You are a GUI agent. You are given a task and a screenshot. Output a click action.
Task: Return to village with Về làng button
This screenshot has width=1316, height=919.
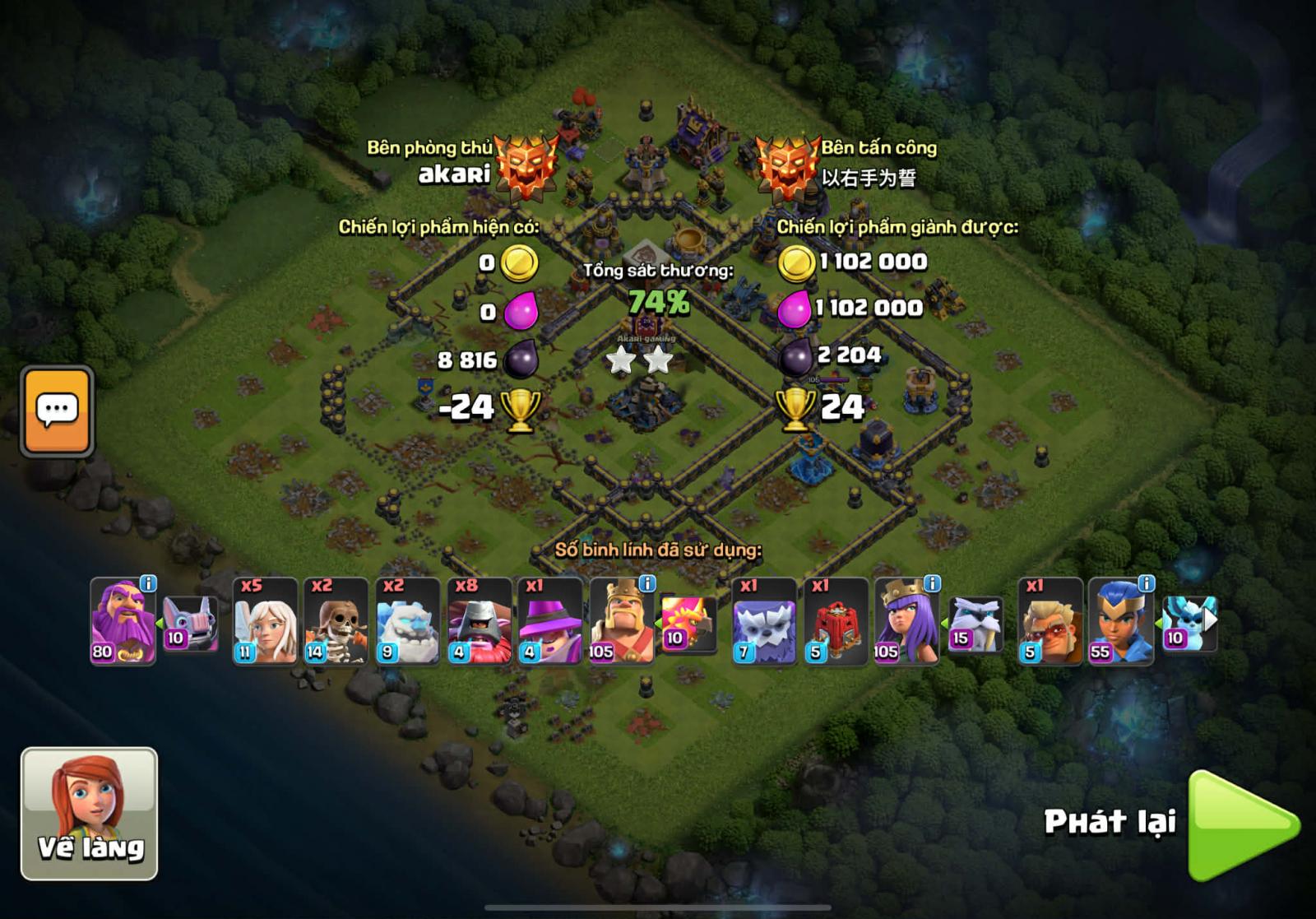pyautogui.click(x=89, y=813)
